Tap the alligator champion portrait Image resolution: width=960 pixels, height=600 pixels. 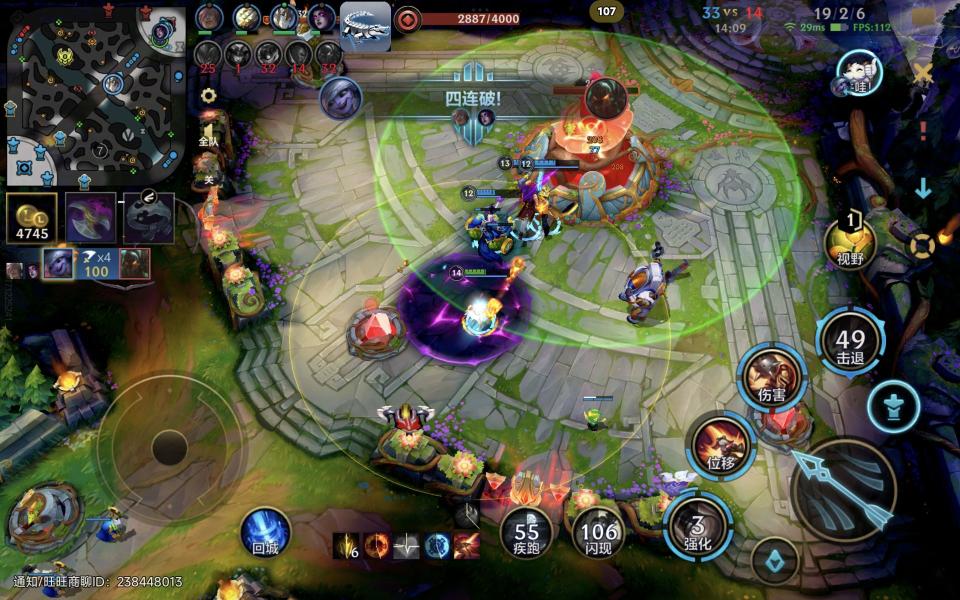365,25
